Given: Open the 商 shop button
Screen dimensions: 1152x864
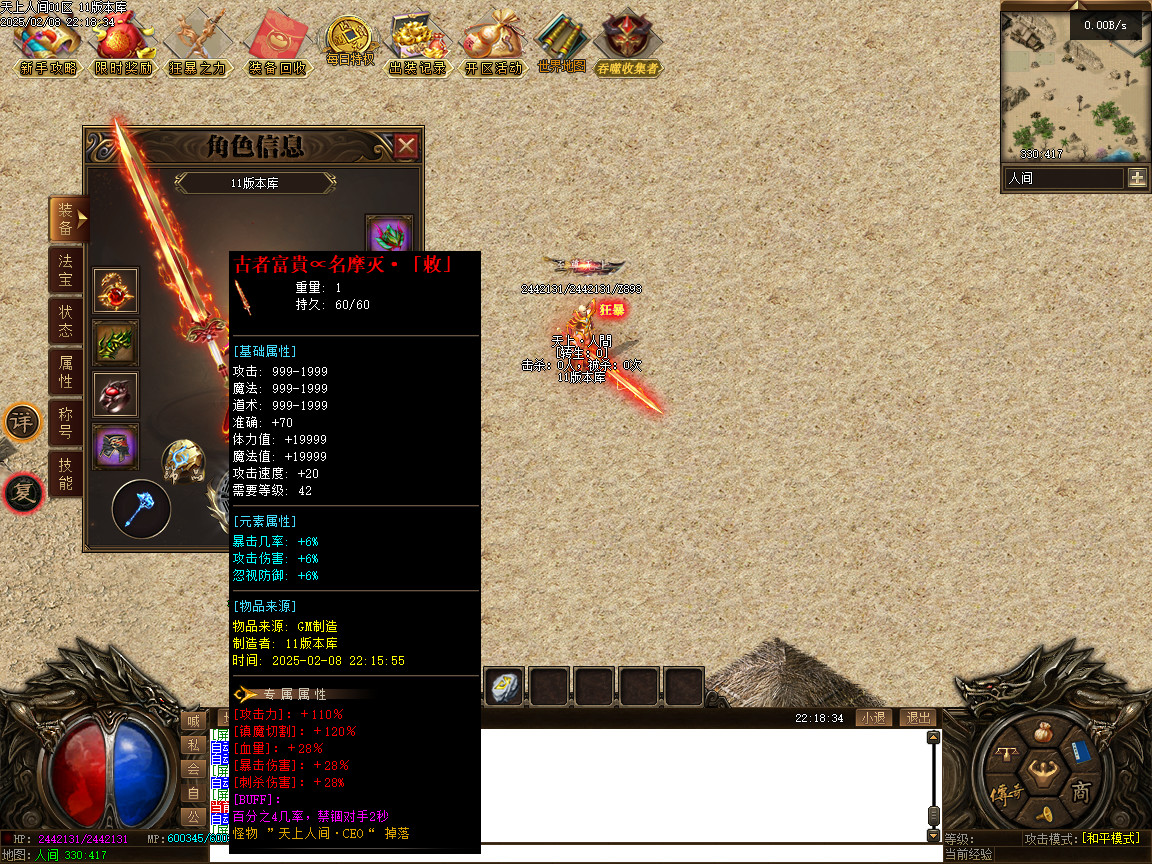Looking at the screenshot, I should 1082,792.
